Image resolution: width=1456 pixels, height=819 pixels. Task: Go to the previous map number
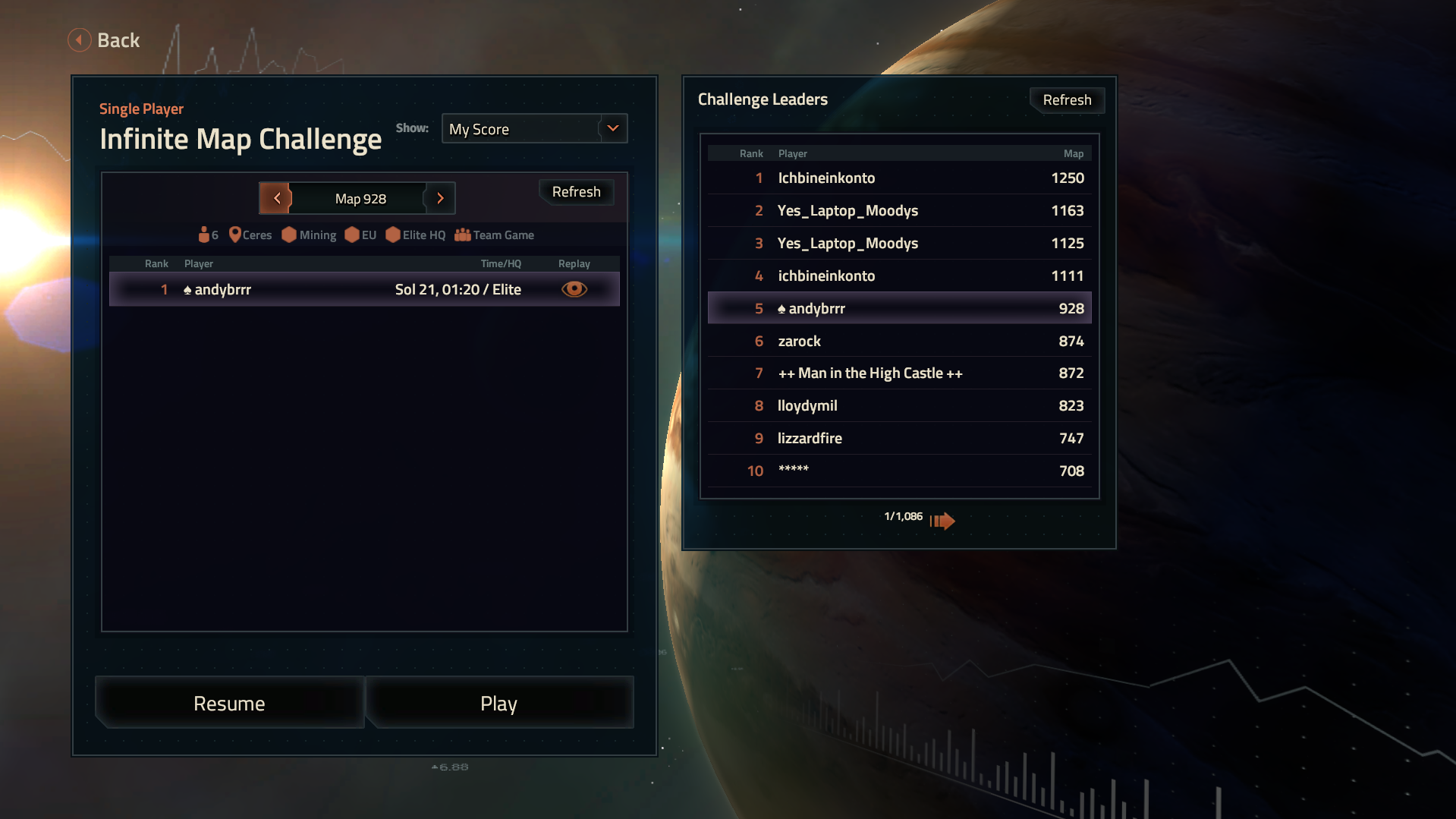coord(276,198)
